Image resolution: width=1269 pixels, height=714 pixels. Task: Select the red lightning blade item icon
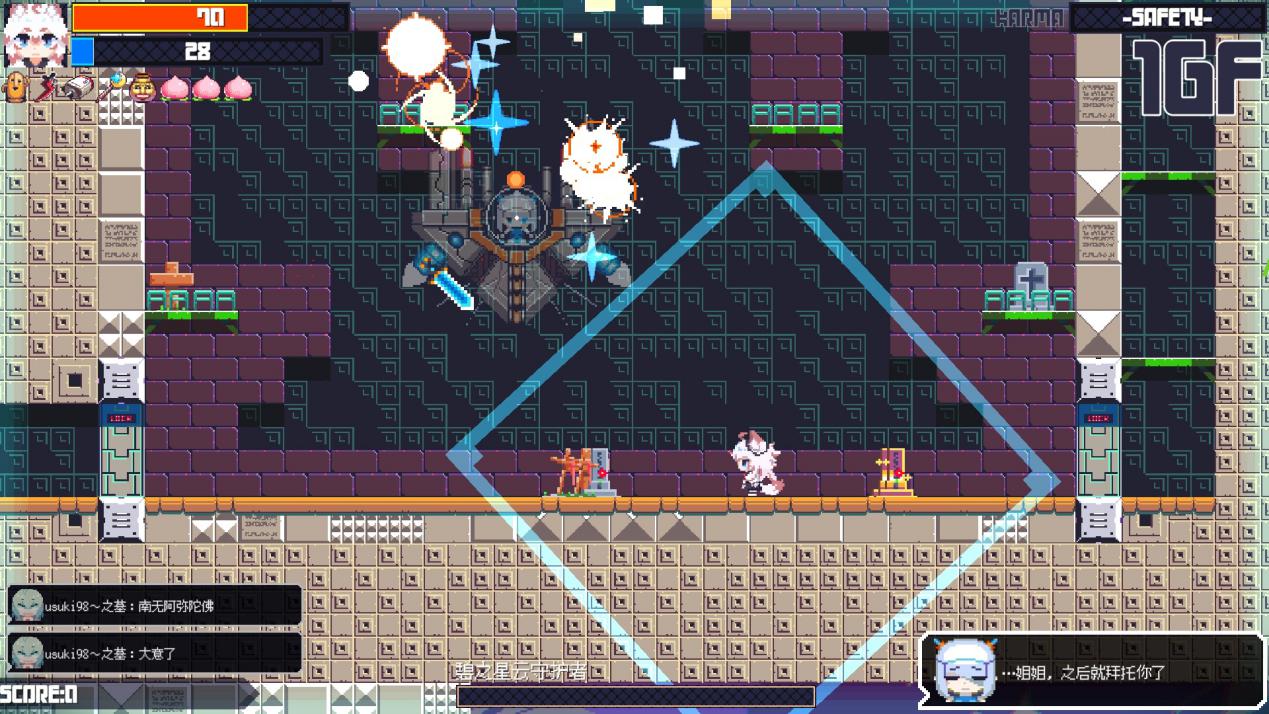click(46, 88)
